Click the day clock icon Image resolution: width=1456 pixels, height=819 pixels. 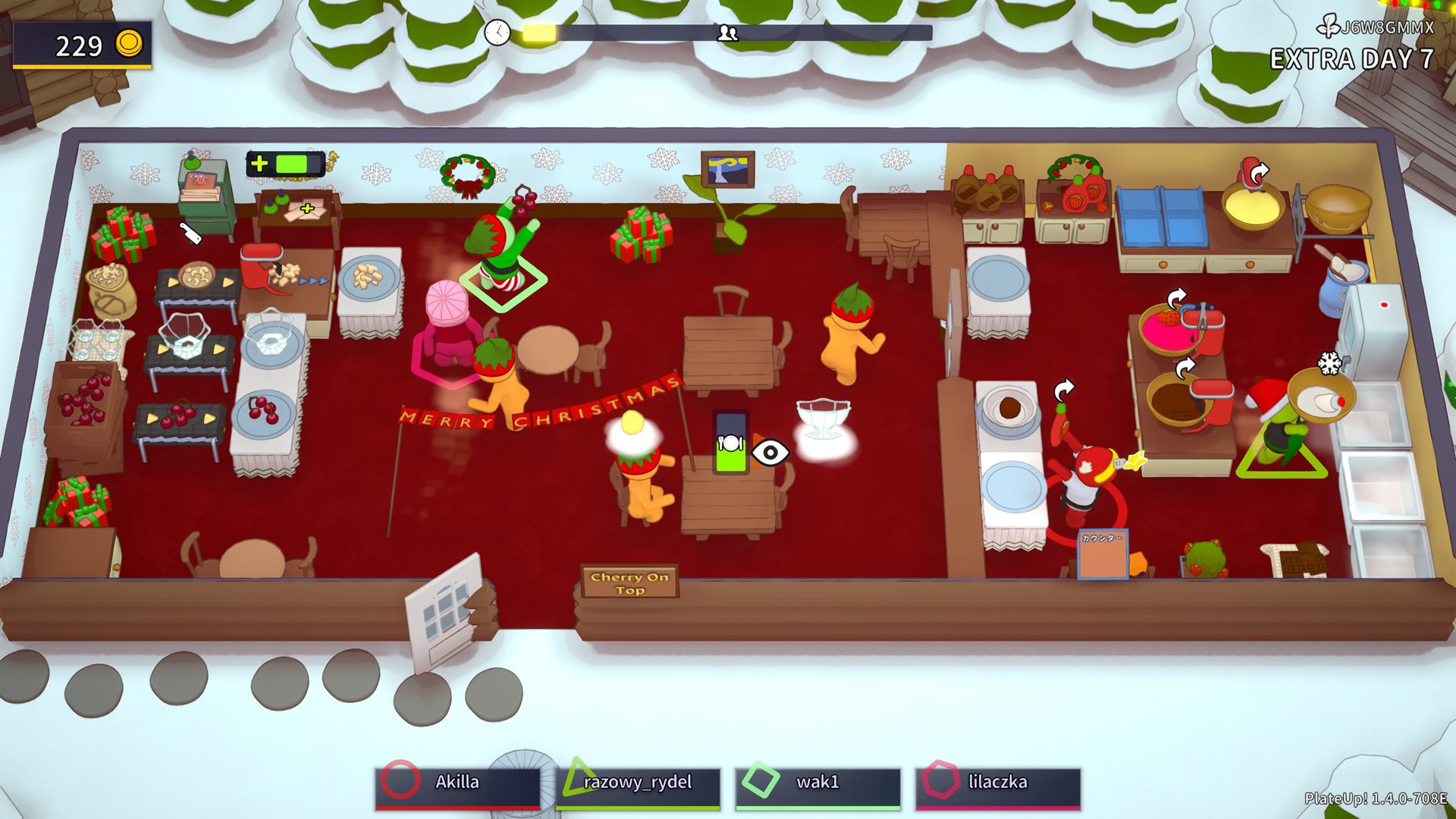click(497, 32)
